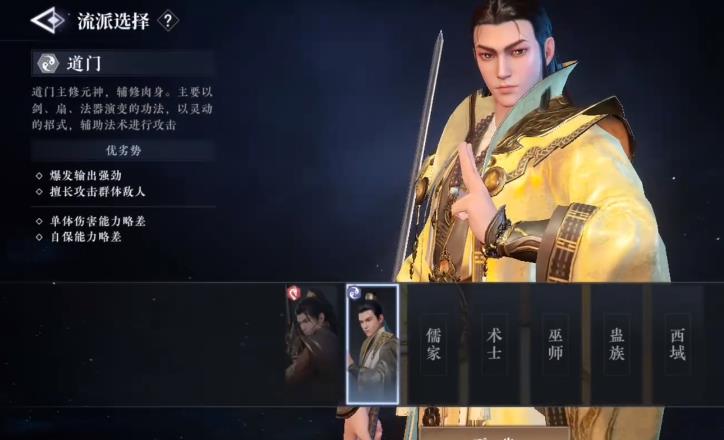This screenshot has height=440, width=724.
Task: Select the warrior portrait with red emblem
Action: click(313, 343)
